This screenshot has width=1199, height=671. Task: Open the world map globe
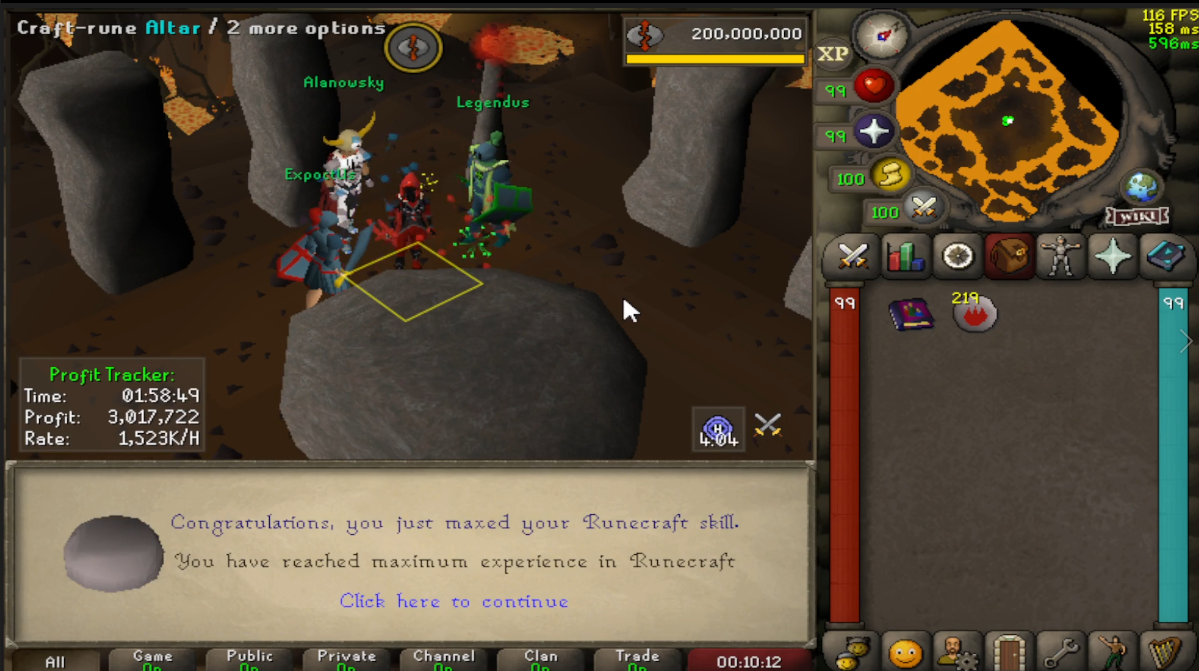[x=1141, y=187]
